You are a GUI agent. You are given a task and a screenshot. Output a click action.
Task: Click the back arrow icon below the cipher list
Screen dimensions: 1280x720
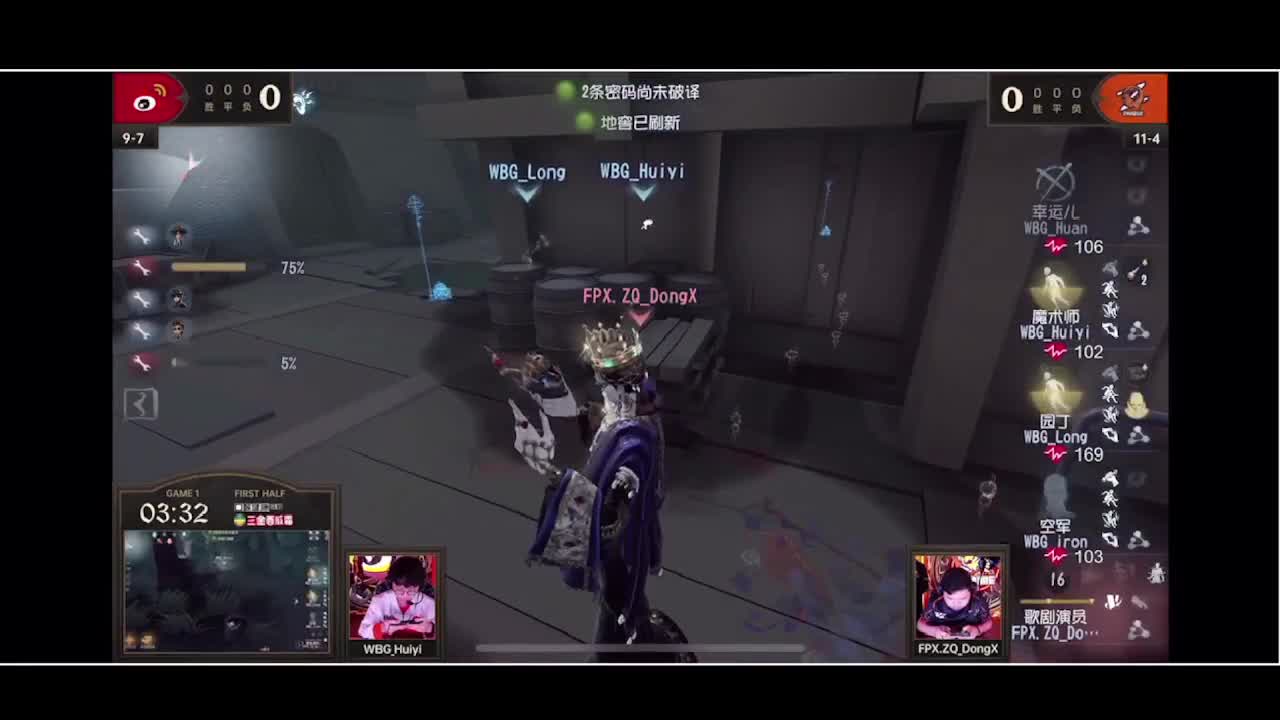[x=140, y=403]
